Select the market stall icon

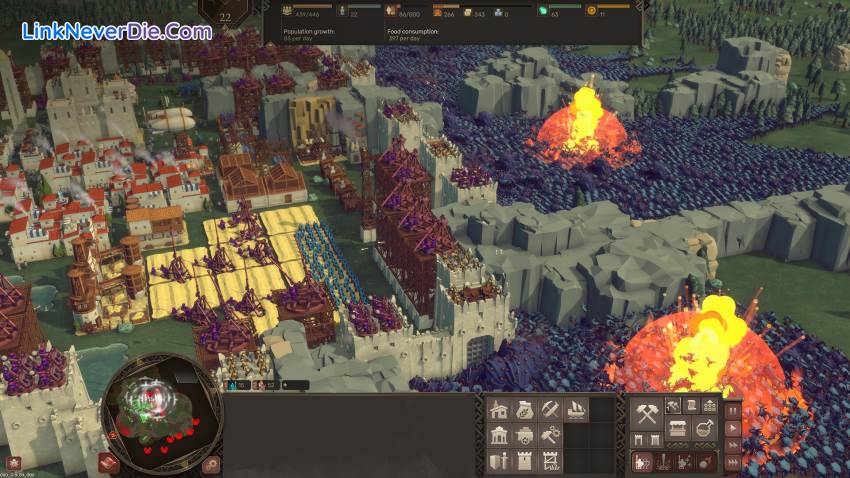677,430
